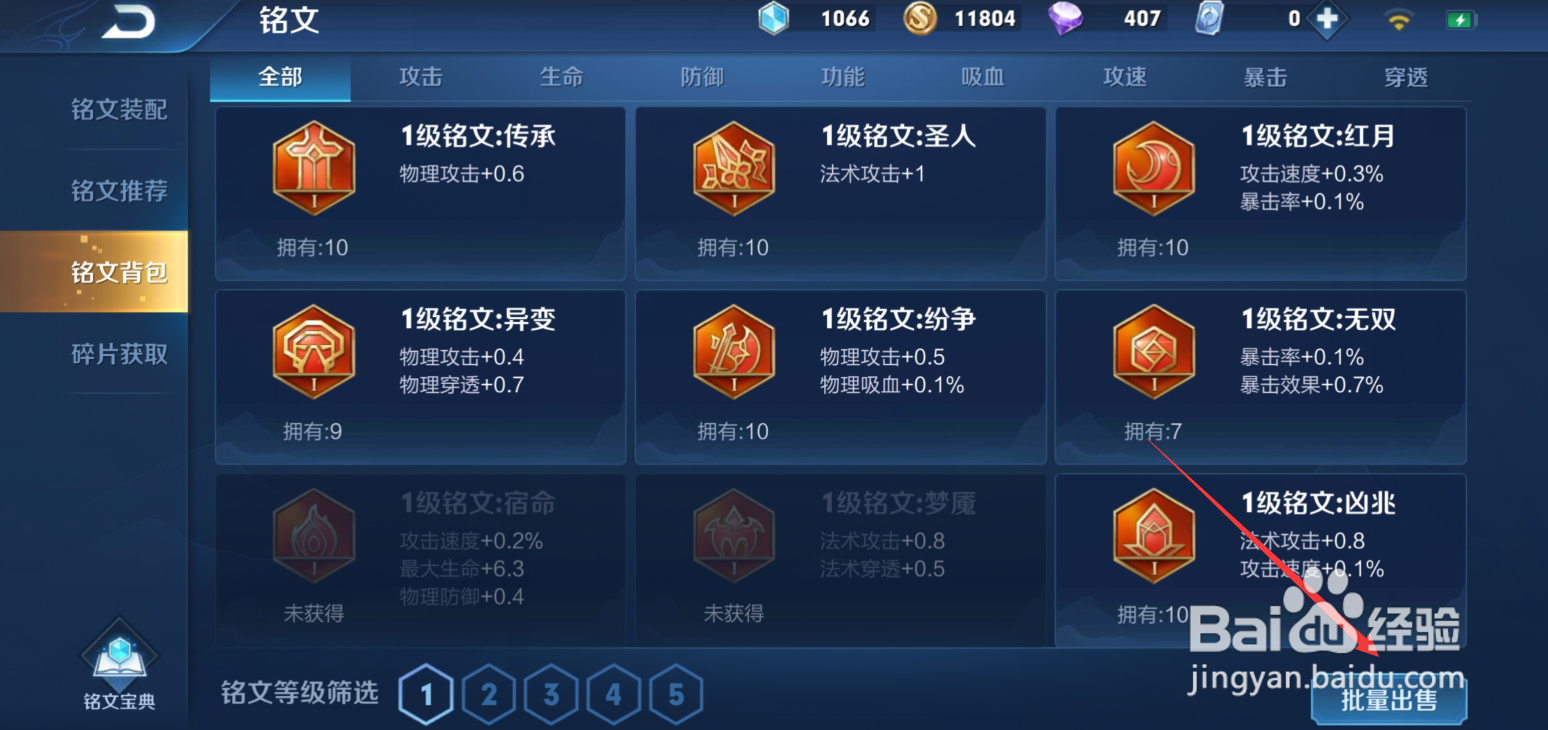Switch to the 攻击 tab

click(420, 77)
